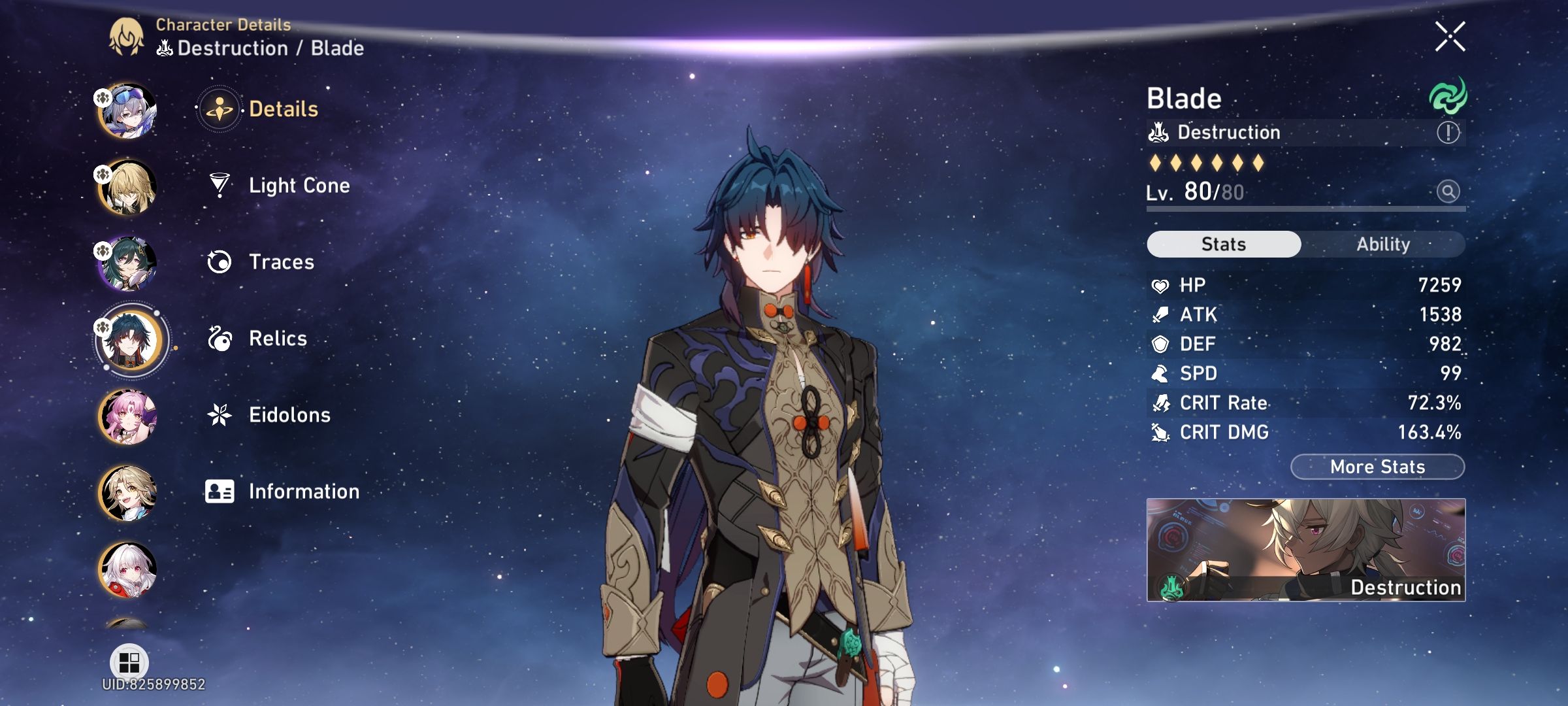View Blade's Eidolons
Viewport: 1568px width, 706px height.
coord(290,414)
